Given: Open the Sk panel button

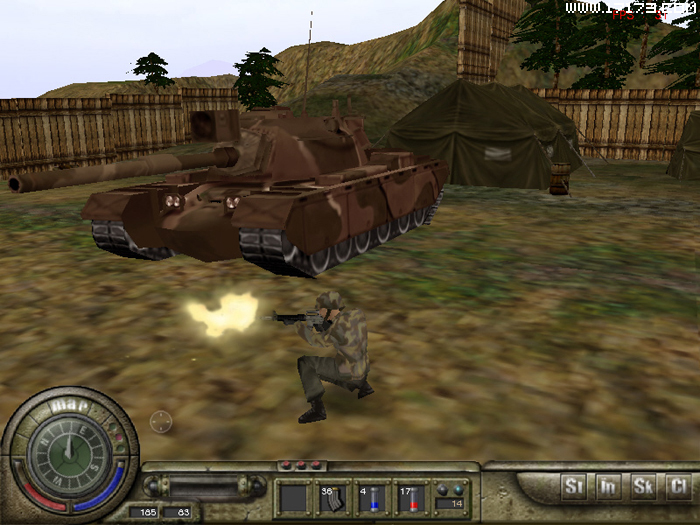Looking at the screenshot, I should coord(643,487).
